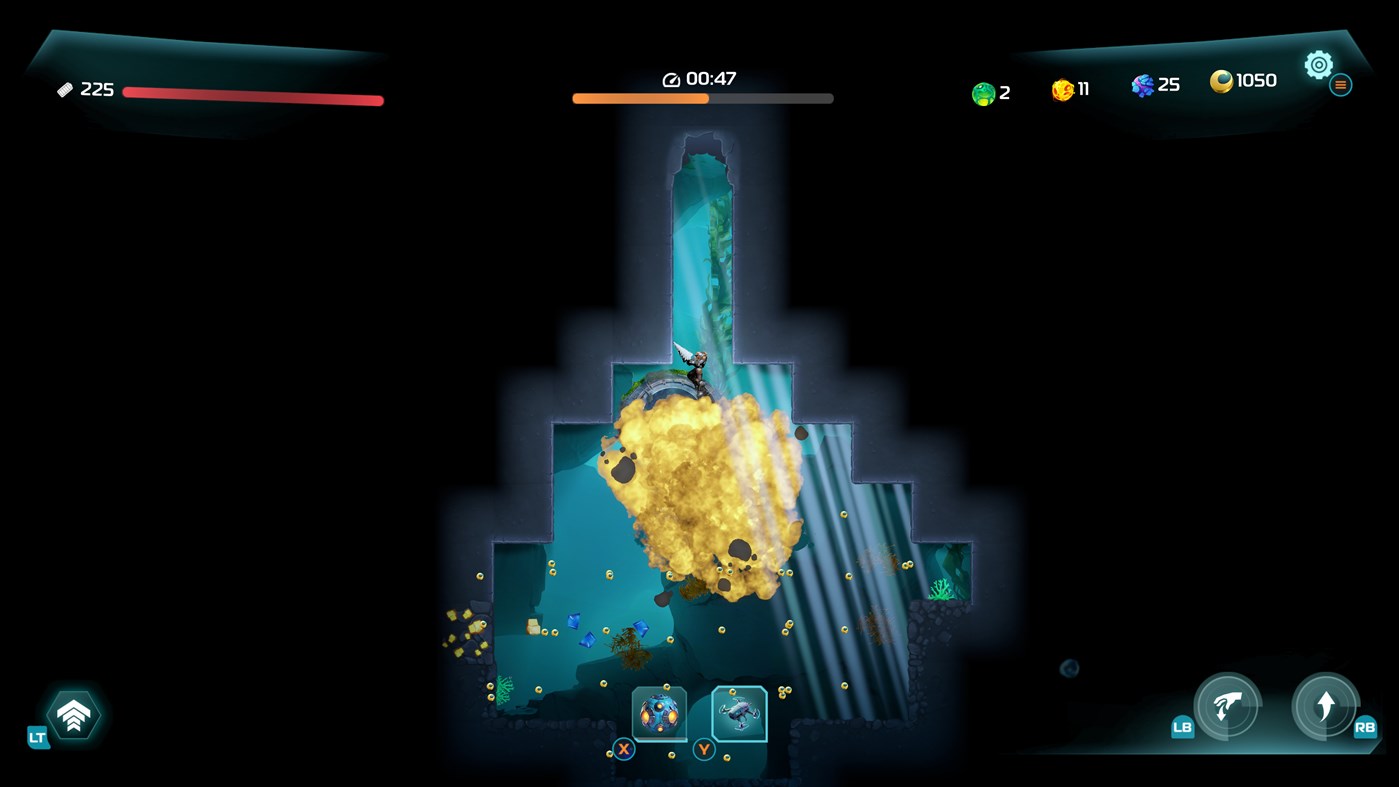
Task: Select the bomb item in the X slot
Action: pyautogui.click(x=659, y=713)
